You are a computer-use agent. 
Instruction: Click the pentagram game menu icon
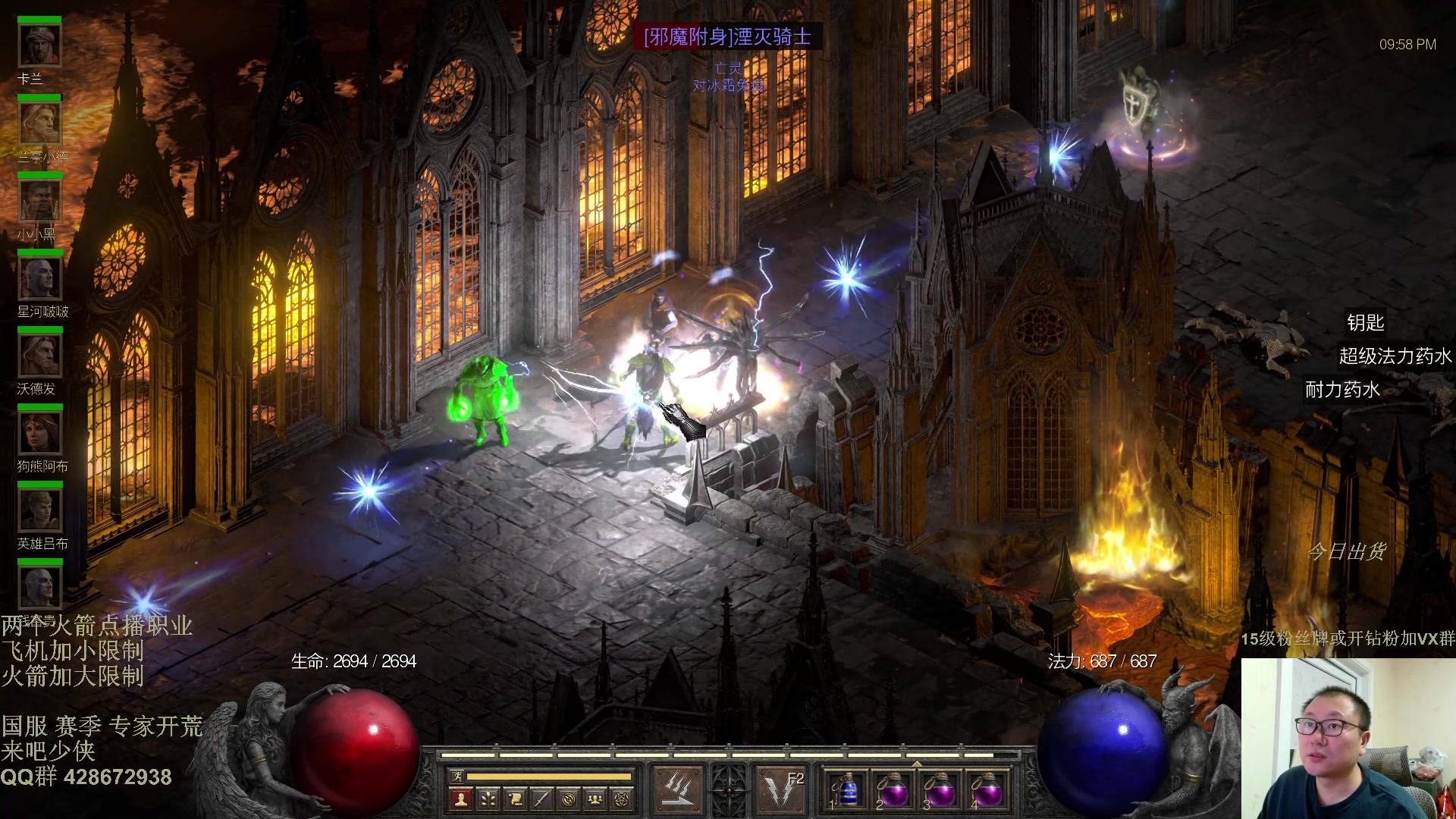click(x=622, y=799)
